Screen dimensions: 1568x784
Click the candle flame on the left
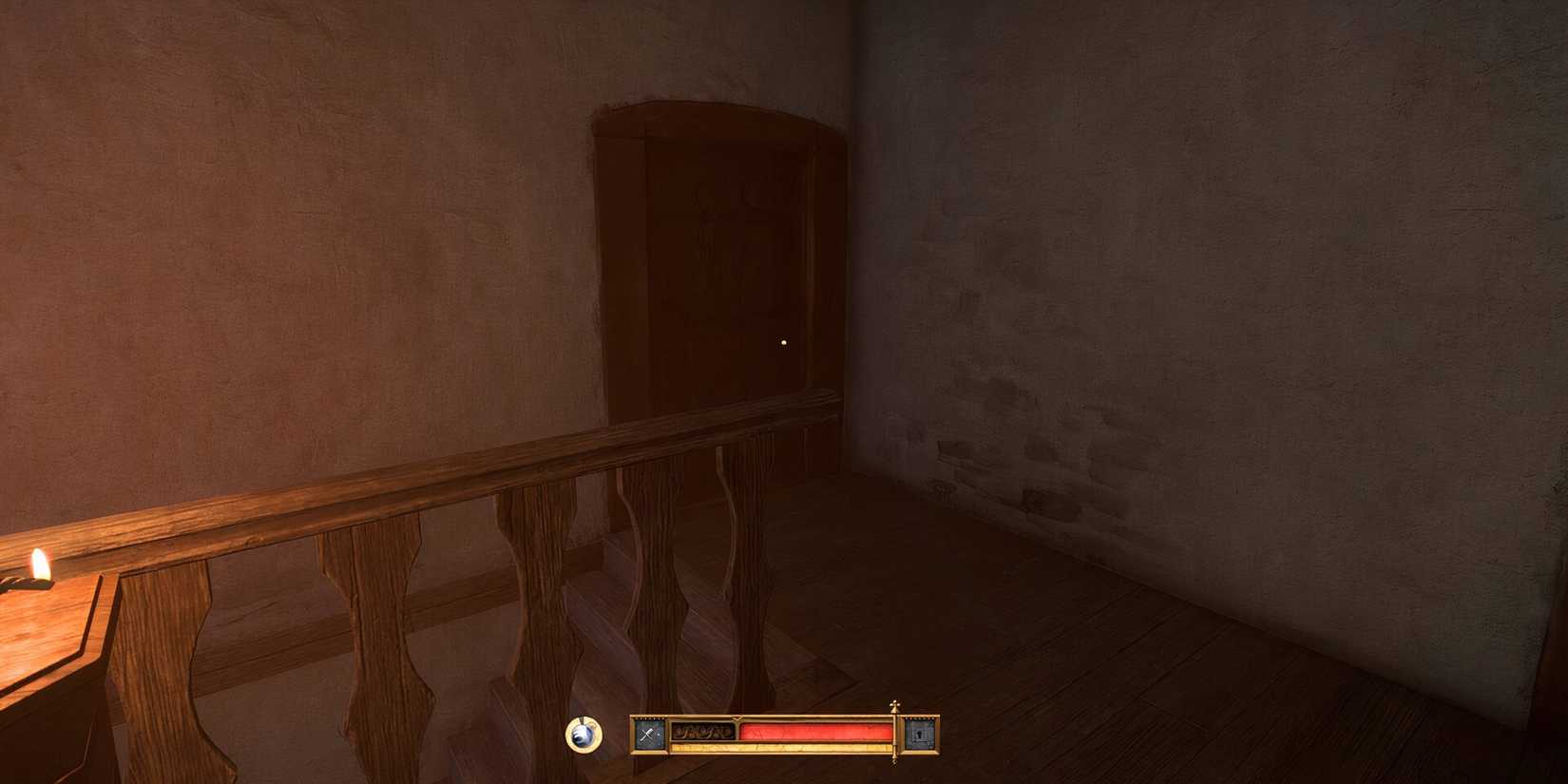coord(38,566)
